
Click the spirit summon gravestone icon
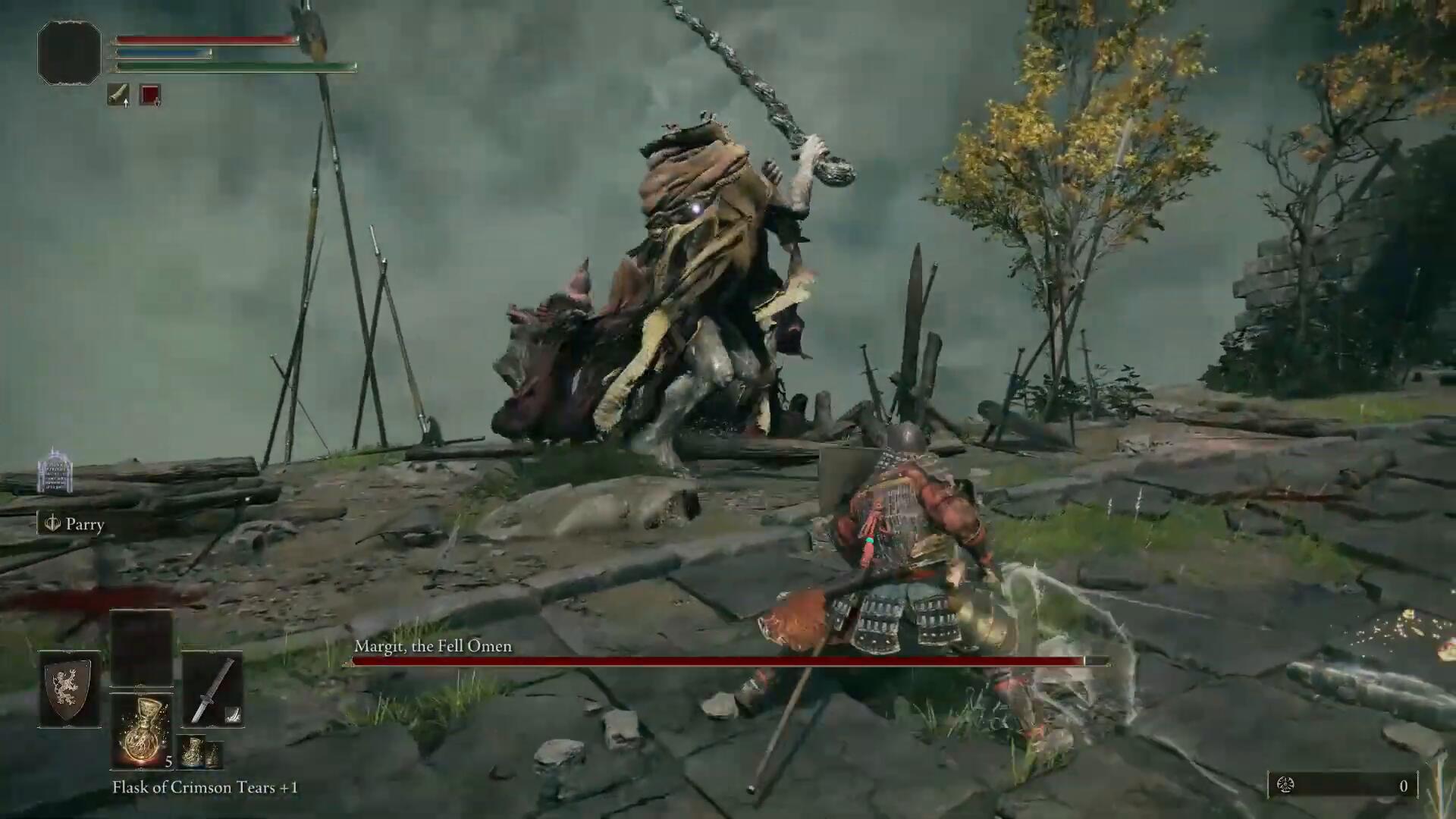click(x=55, y=471)
